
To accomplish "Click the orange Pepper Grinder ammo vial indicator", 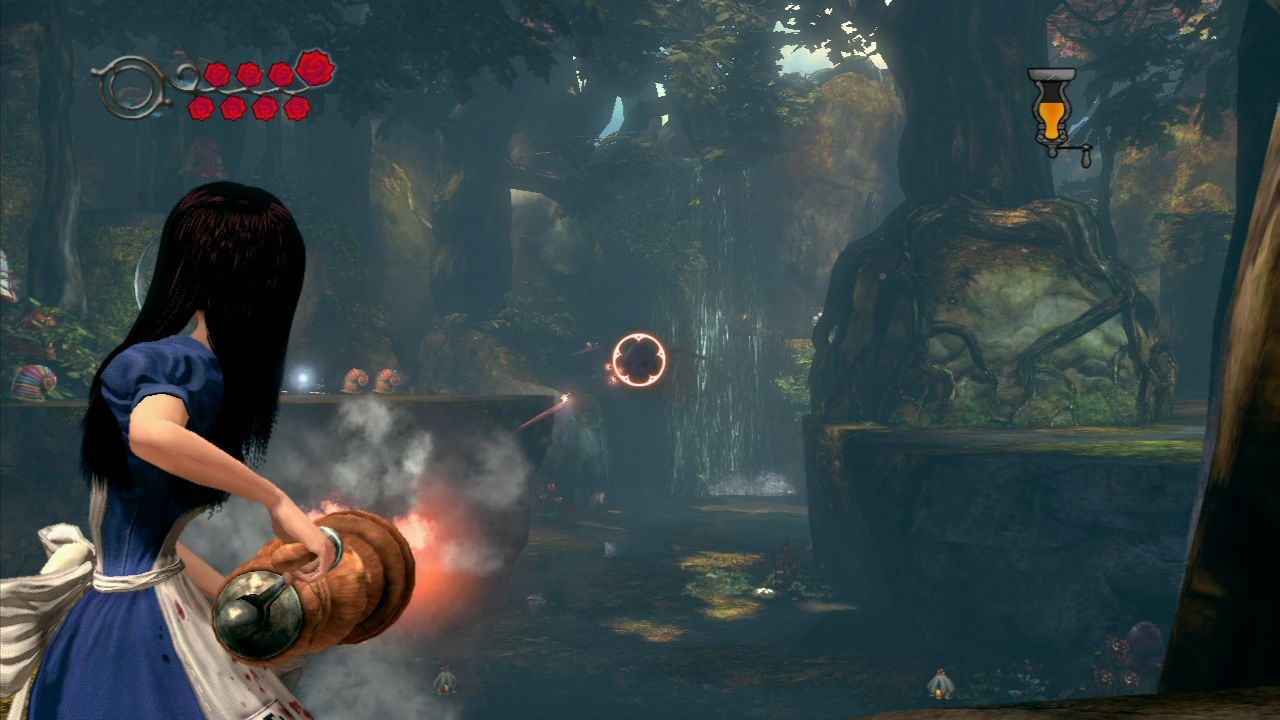I will pyautogui.click(x=1051, y=110).
